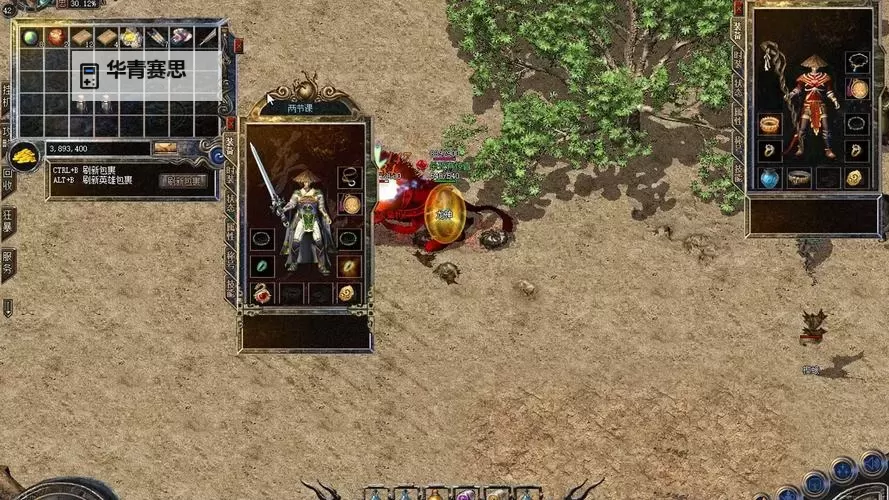Select the gold bracelet on the red-robed panel

point(769,124)
